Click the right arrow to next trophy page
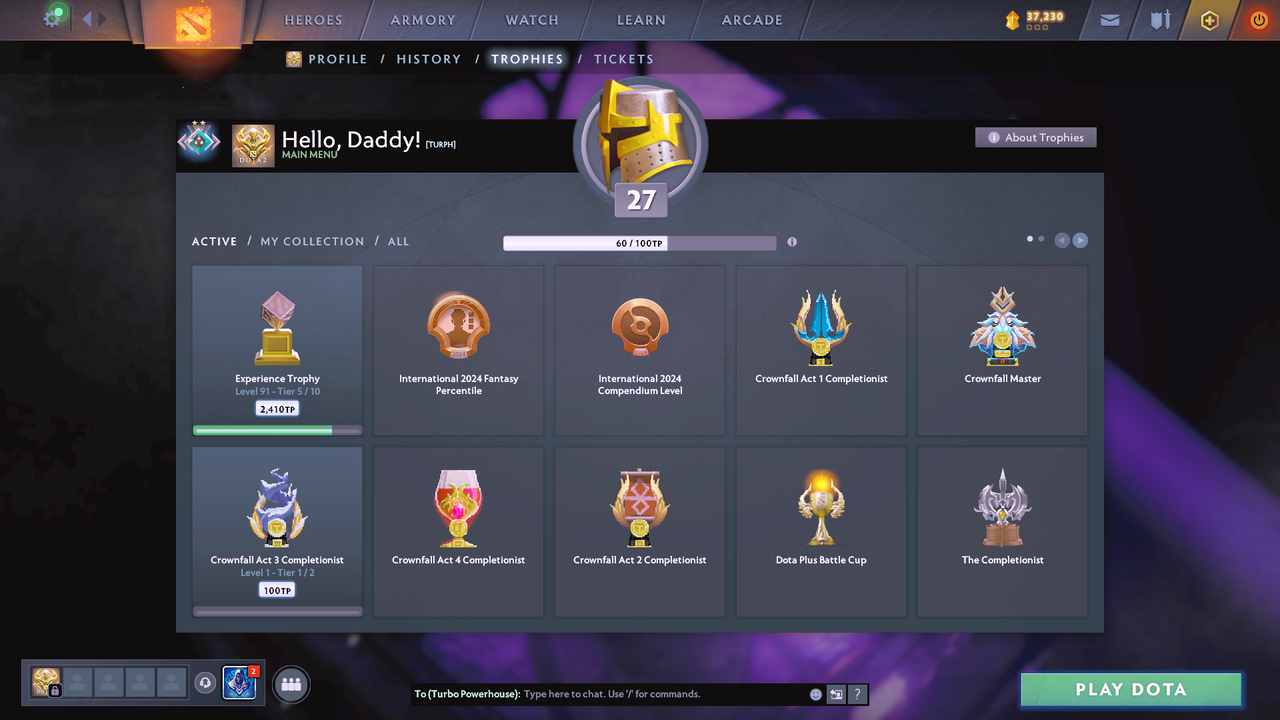This screenshot has width=1280, height=720. pos(1081,240)
